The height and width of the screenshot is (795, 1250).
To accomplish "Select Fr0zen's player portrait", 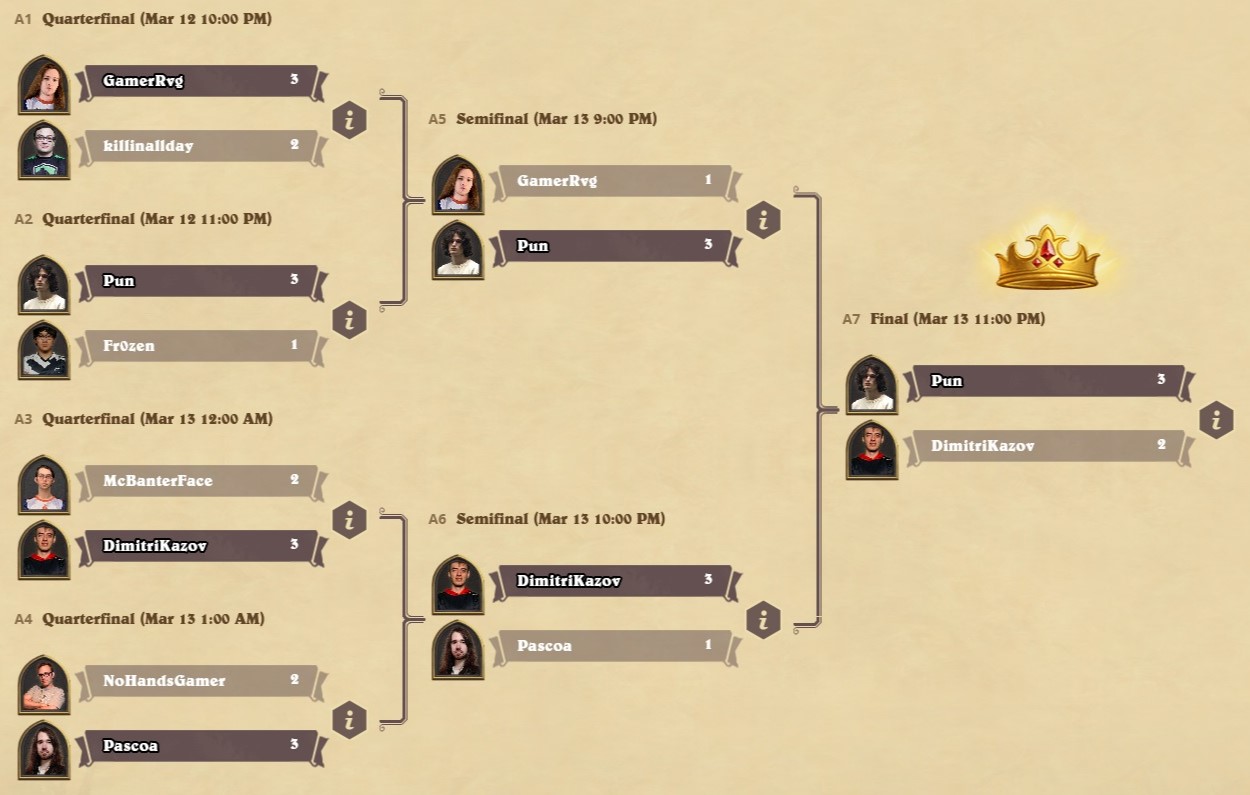I will click(x=44, y=350).
